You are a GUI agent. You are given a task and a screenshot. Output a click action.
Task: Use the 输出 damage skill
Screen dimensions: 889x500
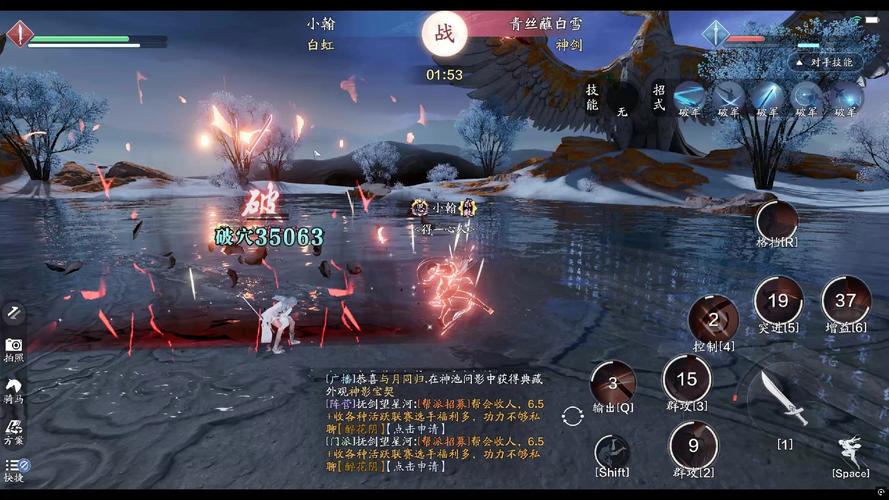click(613, 383)
